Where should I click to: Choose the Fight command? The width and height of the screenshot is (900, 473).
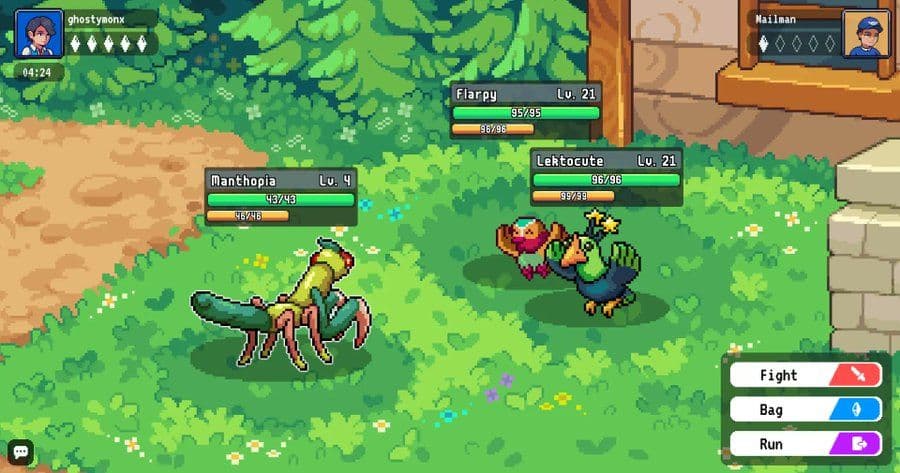click(x=805, y=375)
